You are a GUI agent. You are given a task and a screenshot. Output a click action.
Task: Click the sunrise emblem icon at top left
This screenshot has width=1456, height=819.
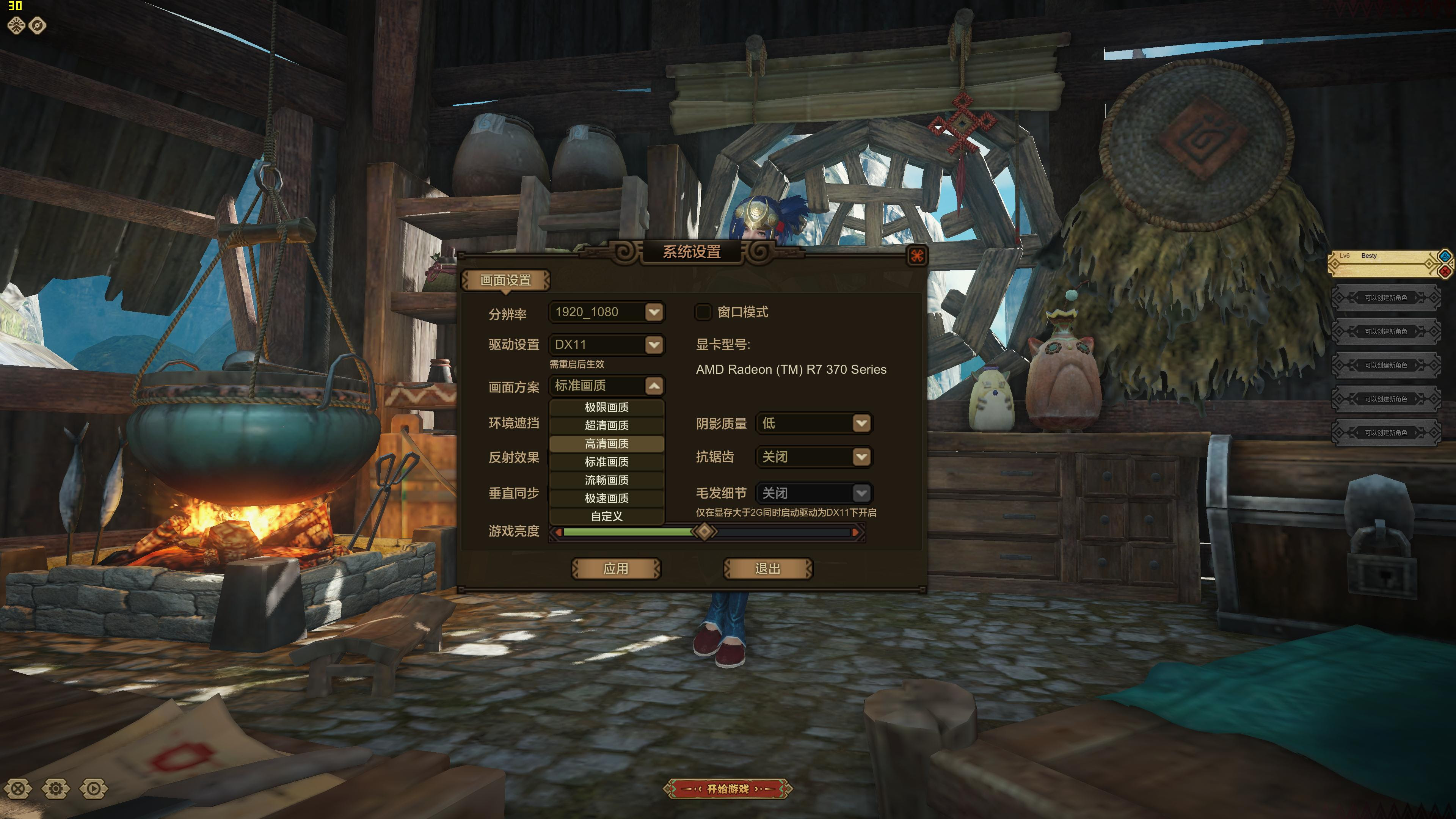coord(17,25)
